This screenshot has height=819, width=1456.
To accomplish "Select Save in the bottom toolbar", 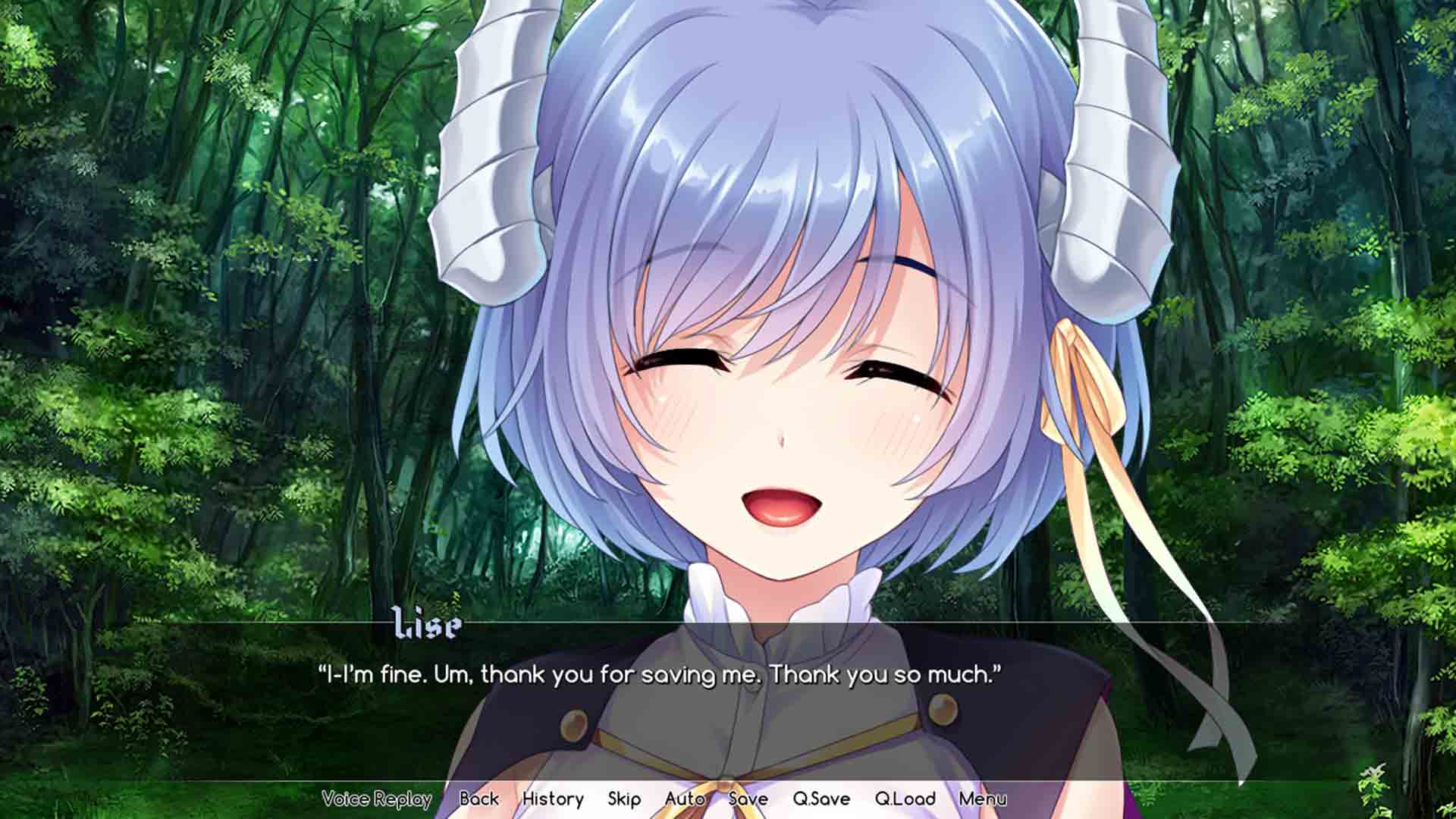I will pos(748,799).
